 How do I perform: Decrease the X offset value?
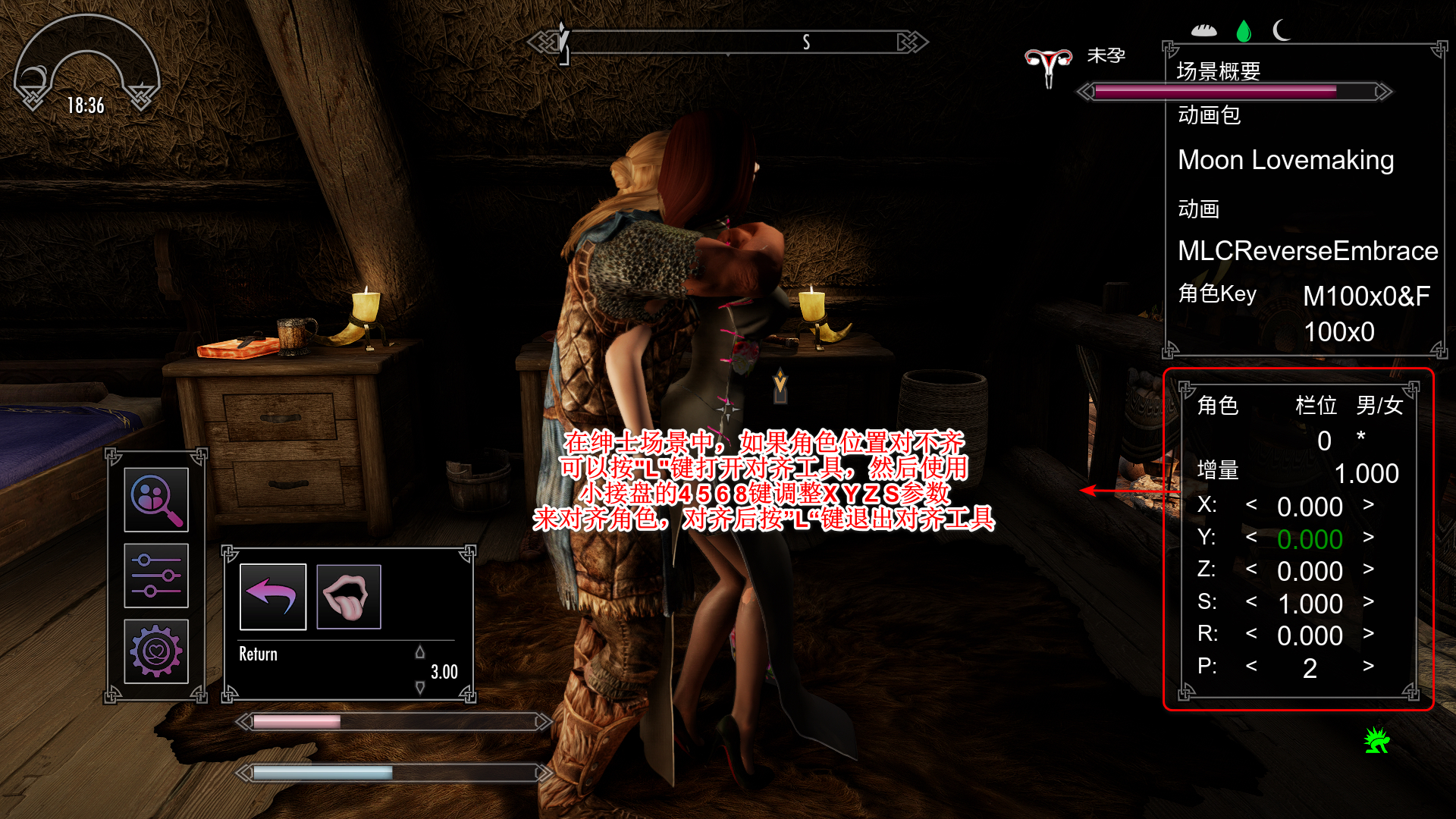(x=1251, y=505)
